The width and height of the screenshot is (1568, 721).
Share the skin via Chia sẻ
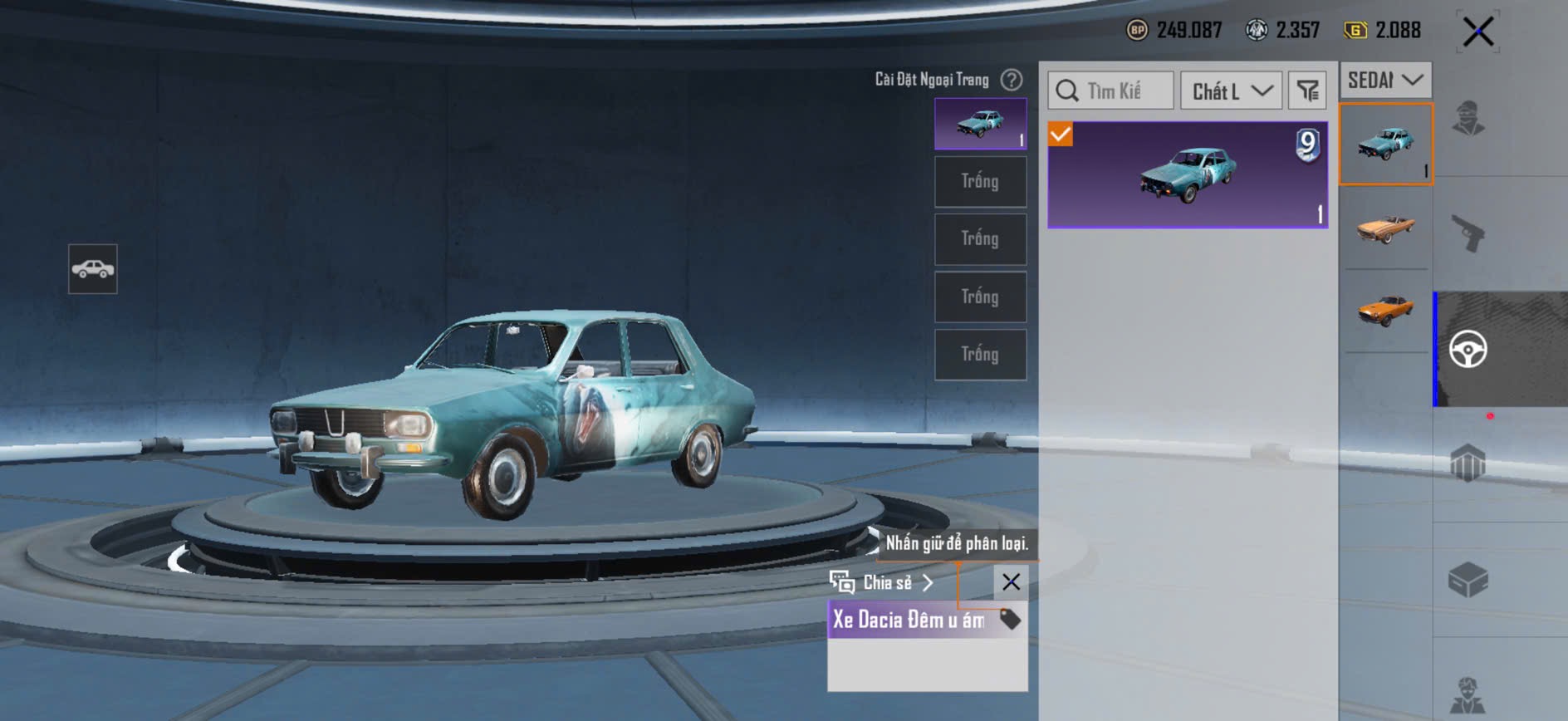click(882, 582)
